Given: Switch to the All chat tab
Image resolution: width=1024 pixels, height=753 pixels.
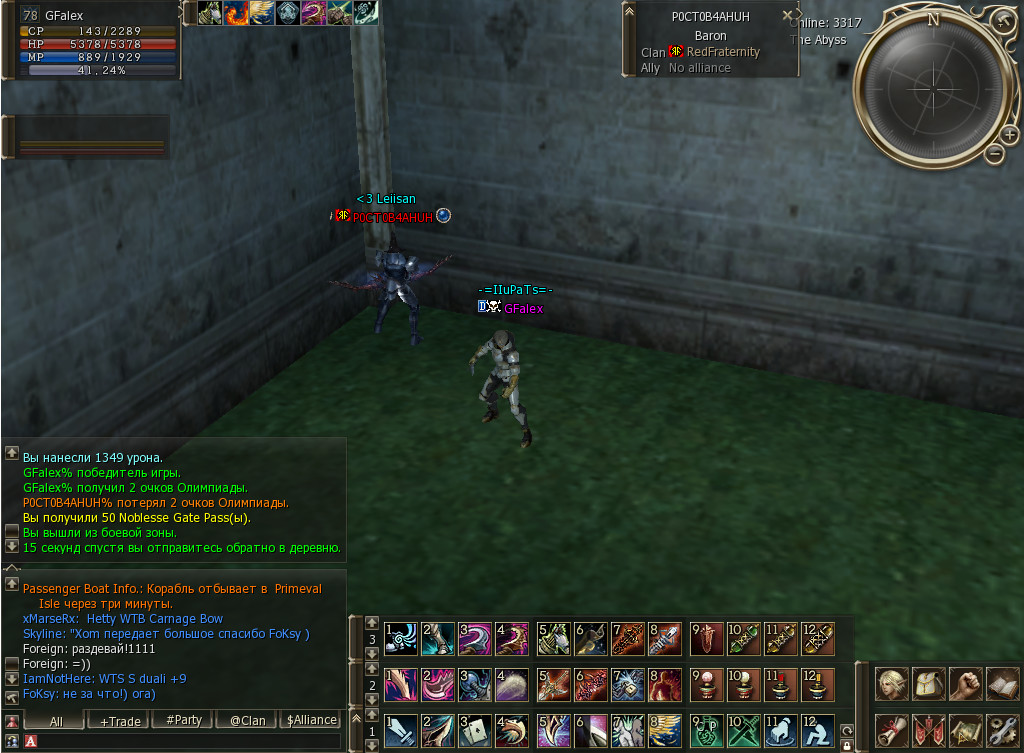Looking at the screenshot, I should tap(55, 720).
